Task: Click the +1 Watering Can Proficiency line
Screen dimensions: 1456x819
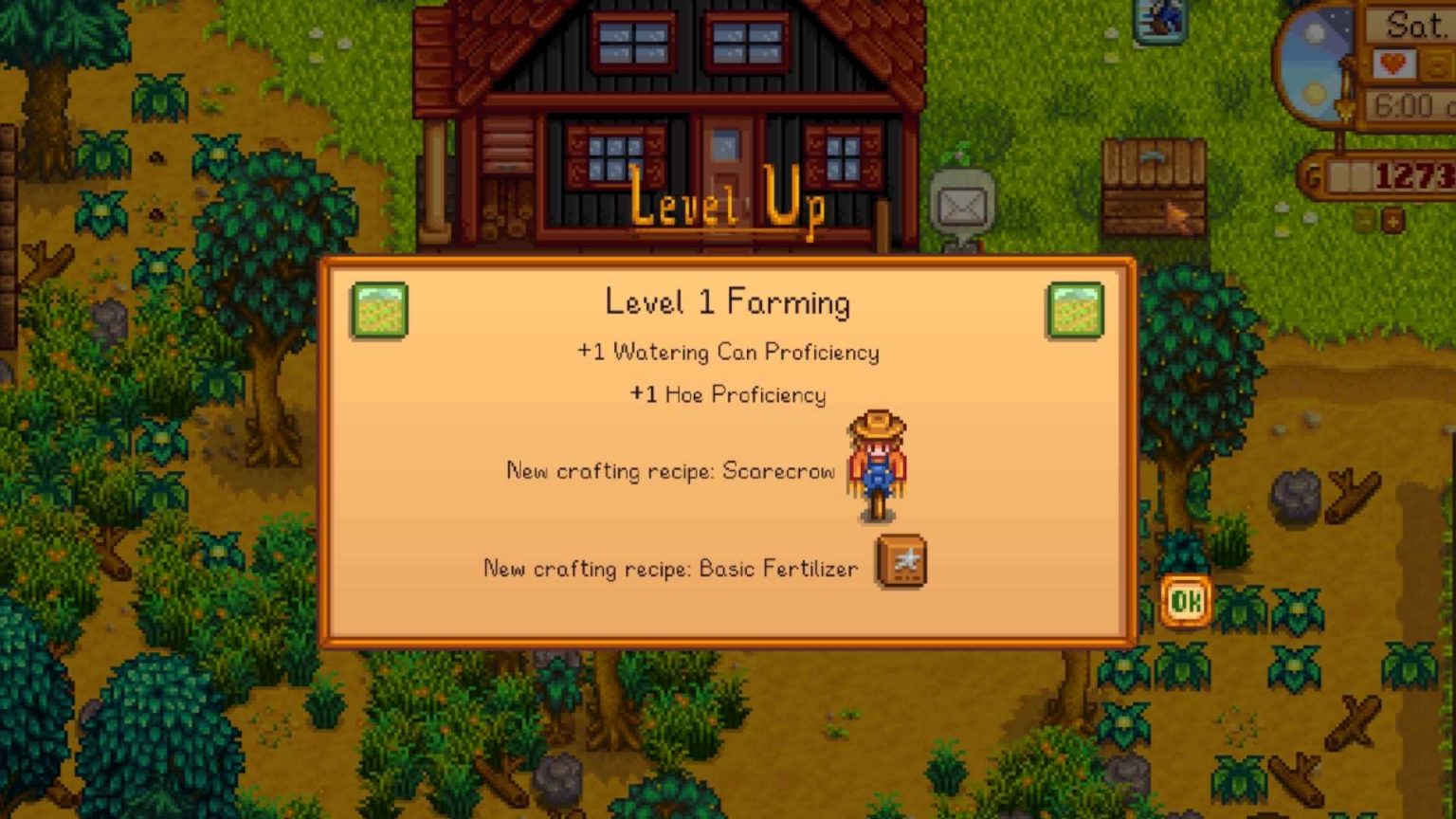Action: tap(728, 352)
